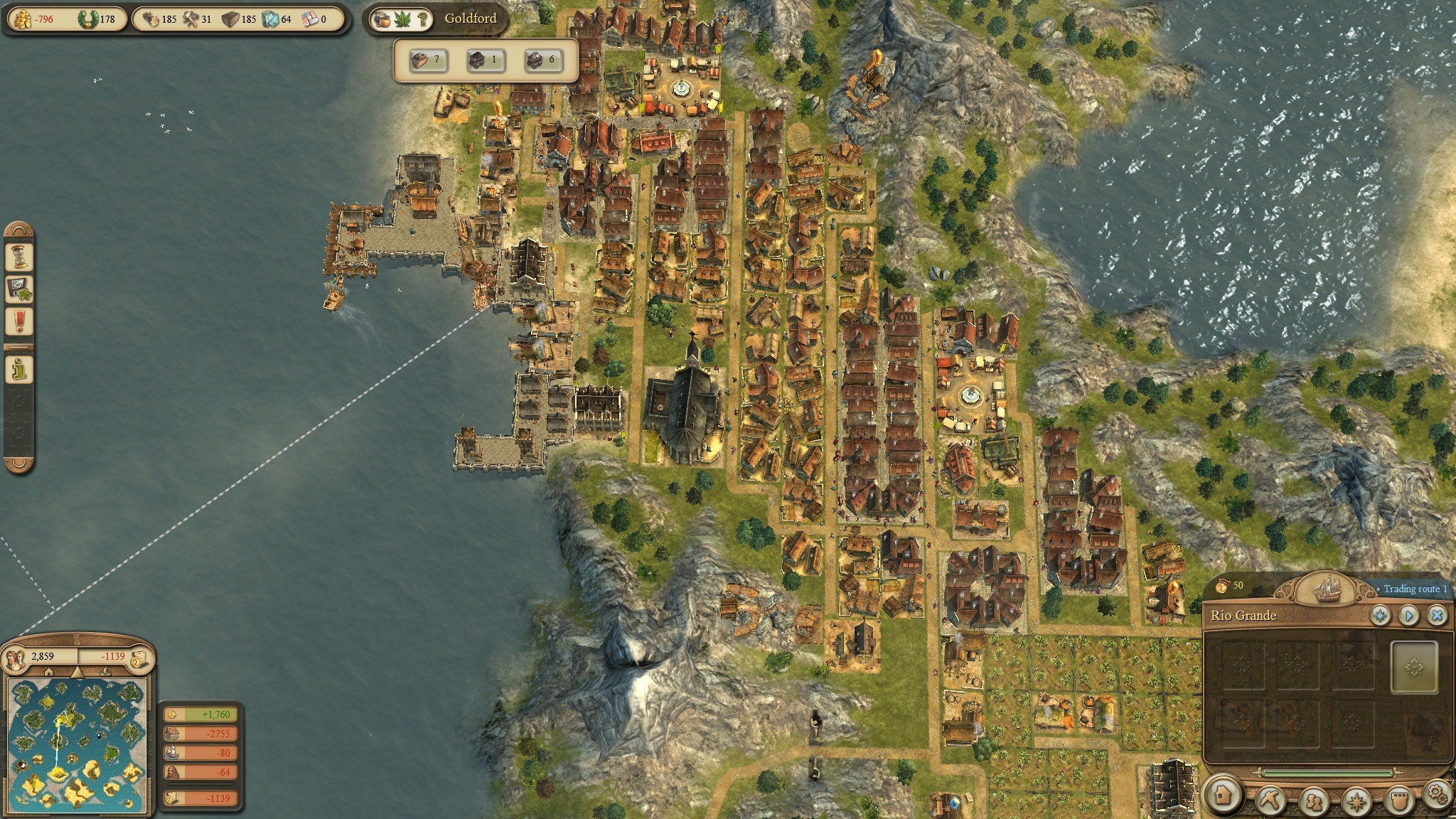Open the hourglass side menu button
This screenshot has width=1456, height=819.
point(19,256)
